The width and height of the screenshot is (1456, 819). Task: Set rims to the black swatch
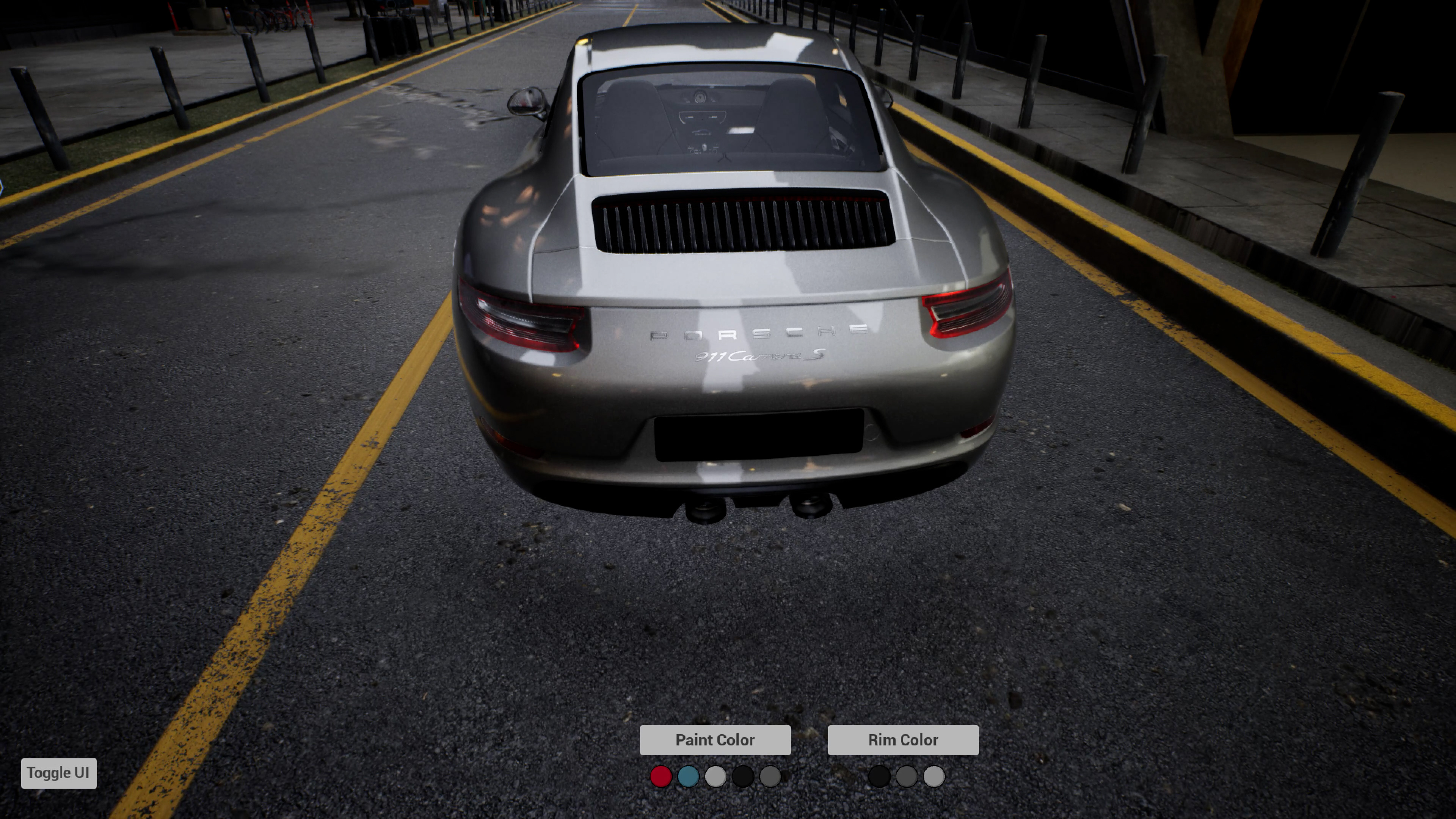coord(879,776)
